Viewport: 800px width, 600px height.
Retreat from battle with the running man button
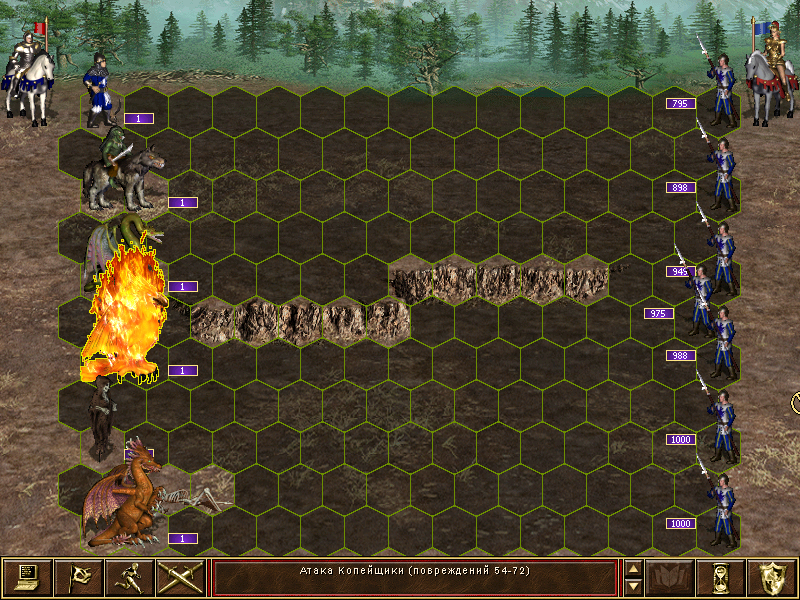(x=129, y=577)
